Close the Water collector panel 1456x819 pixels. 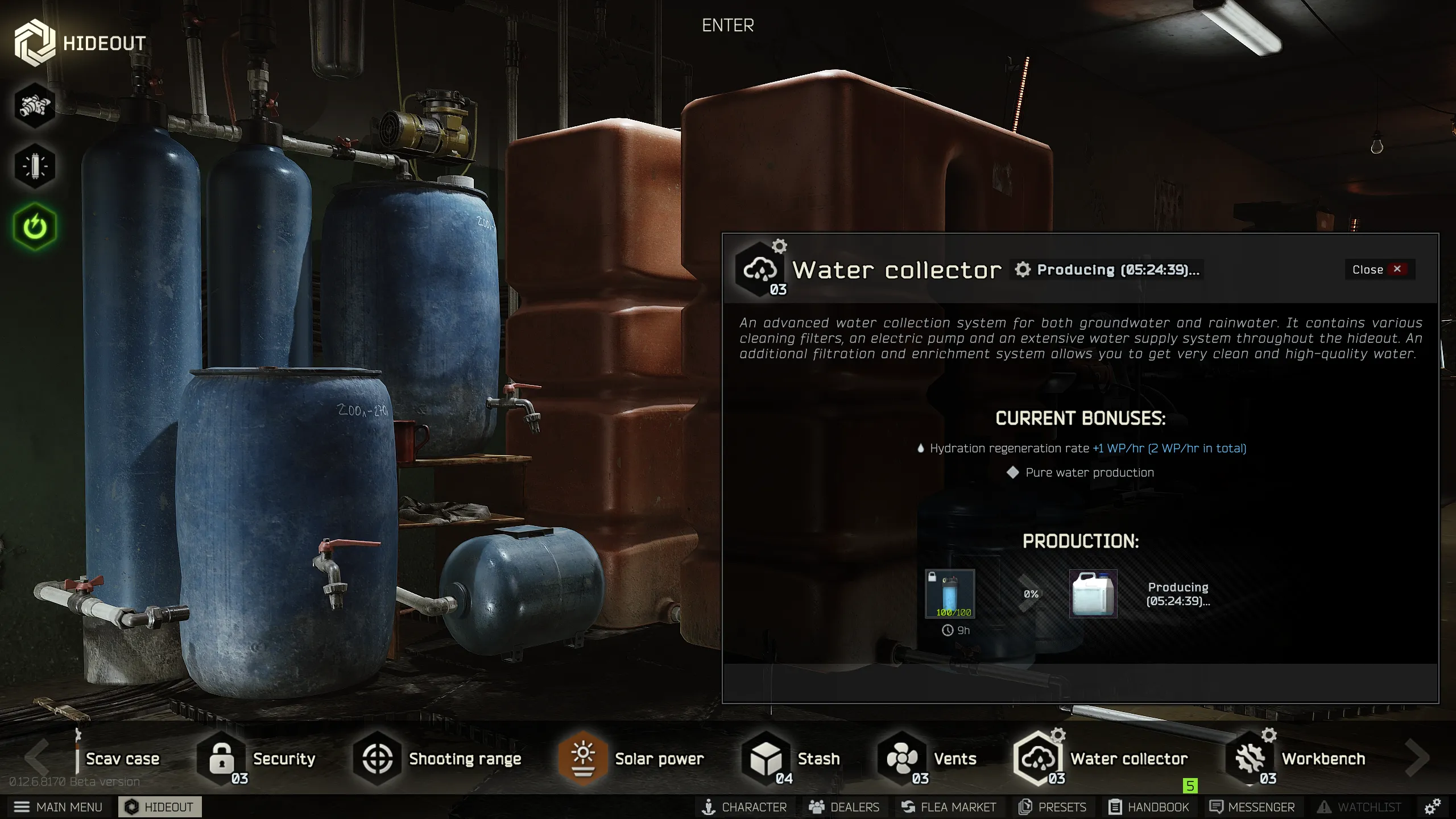pos(1377,270)
